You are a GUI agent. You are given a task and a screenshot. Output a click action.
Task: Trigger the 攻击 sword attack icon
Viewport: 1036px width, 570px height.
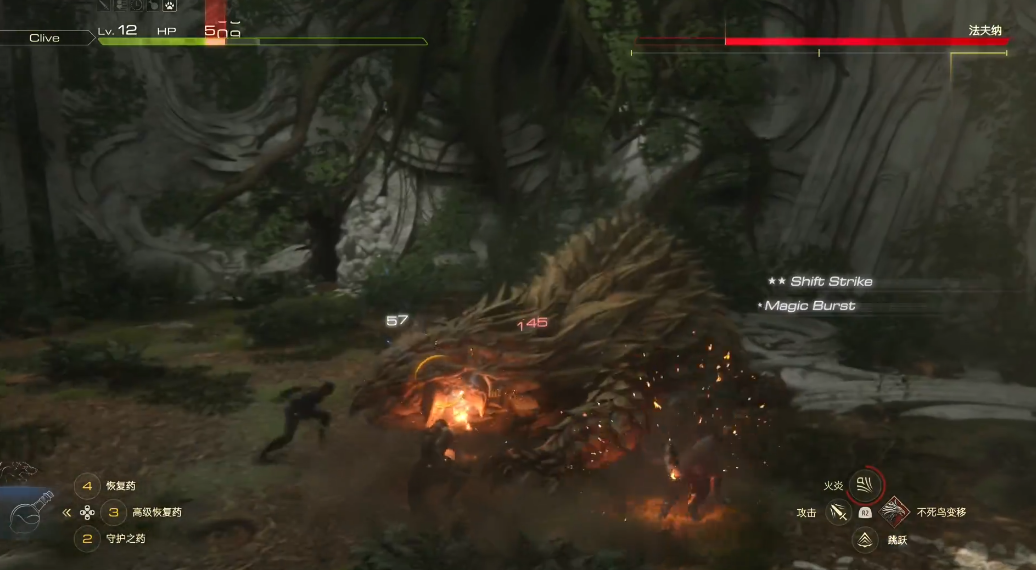[838, 513]
